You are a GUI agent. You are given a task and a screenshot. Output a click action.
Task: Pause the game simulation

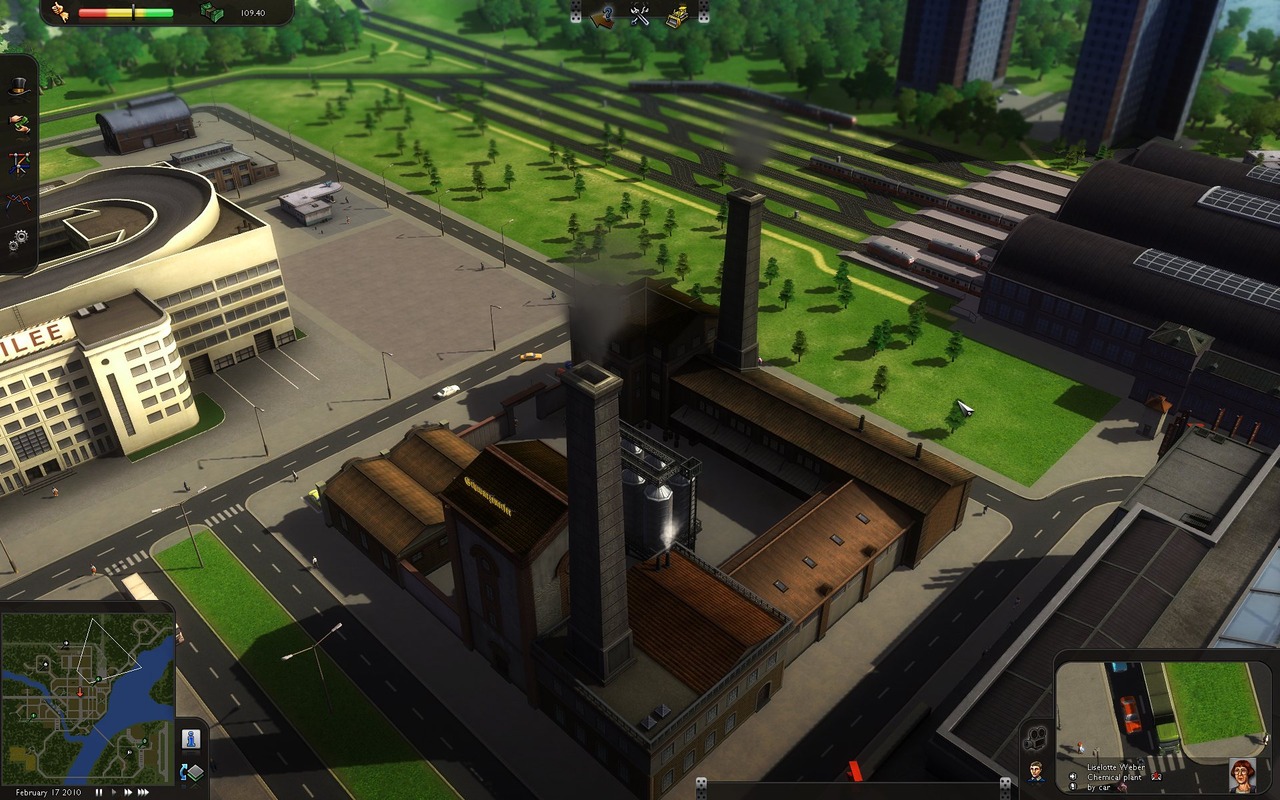tap(99, 792)
